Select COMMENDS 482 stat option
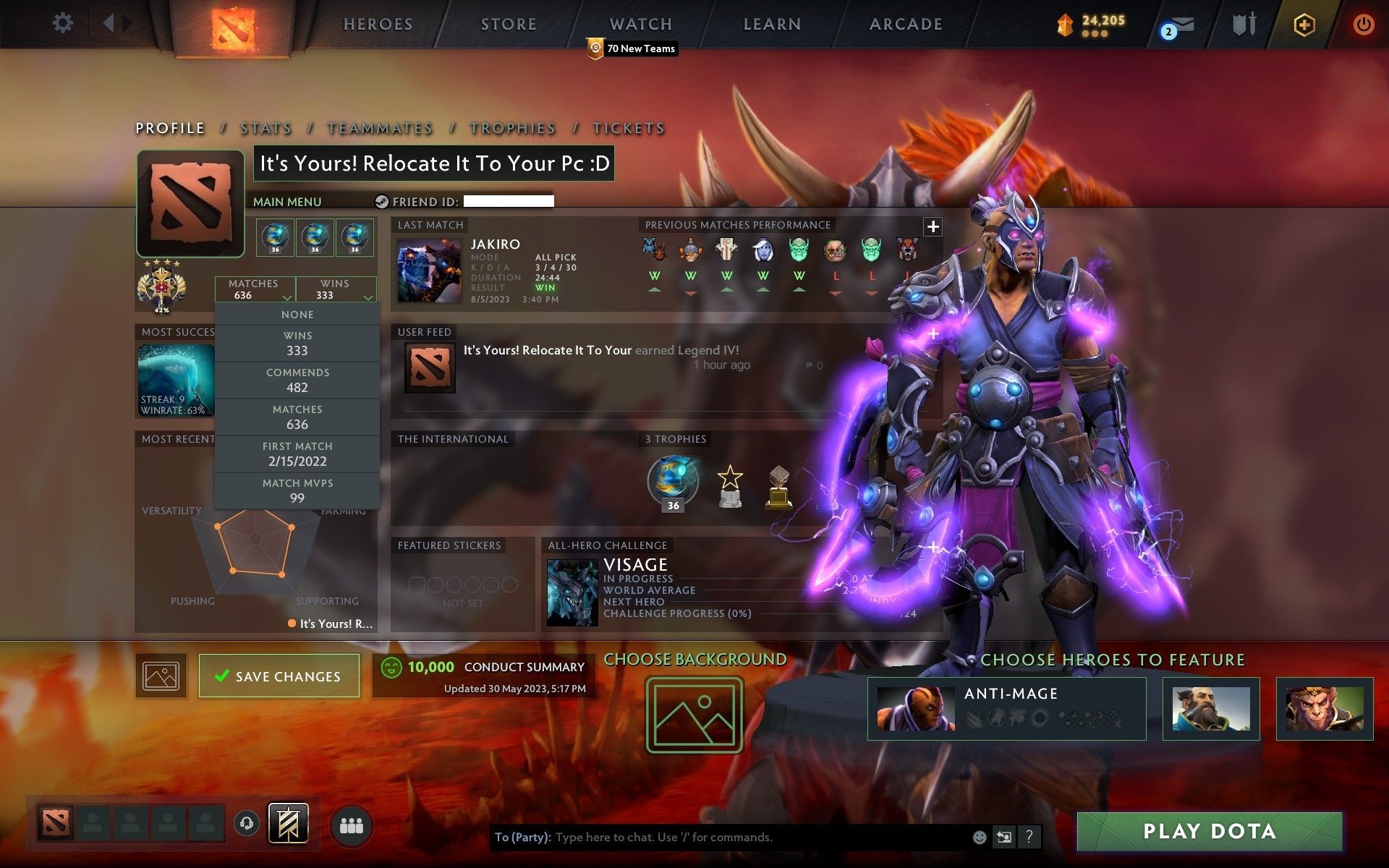Image resolution: width=1389 pixels, height=868 pixels. click(297, 380)
